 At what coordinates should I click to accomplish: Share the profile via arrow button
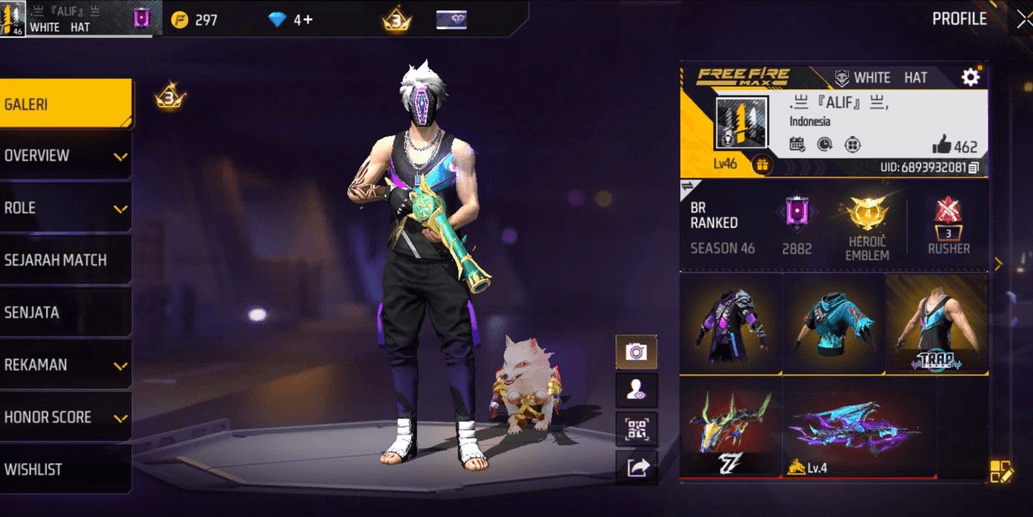tap(636, 466)
